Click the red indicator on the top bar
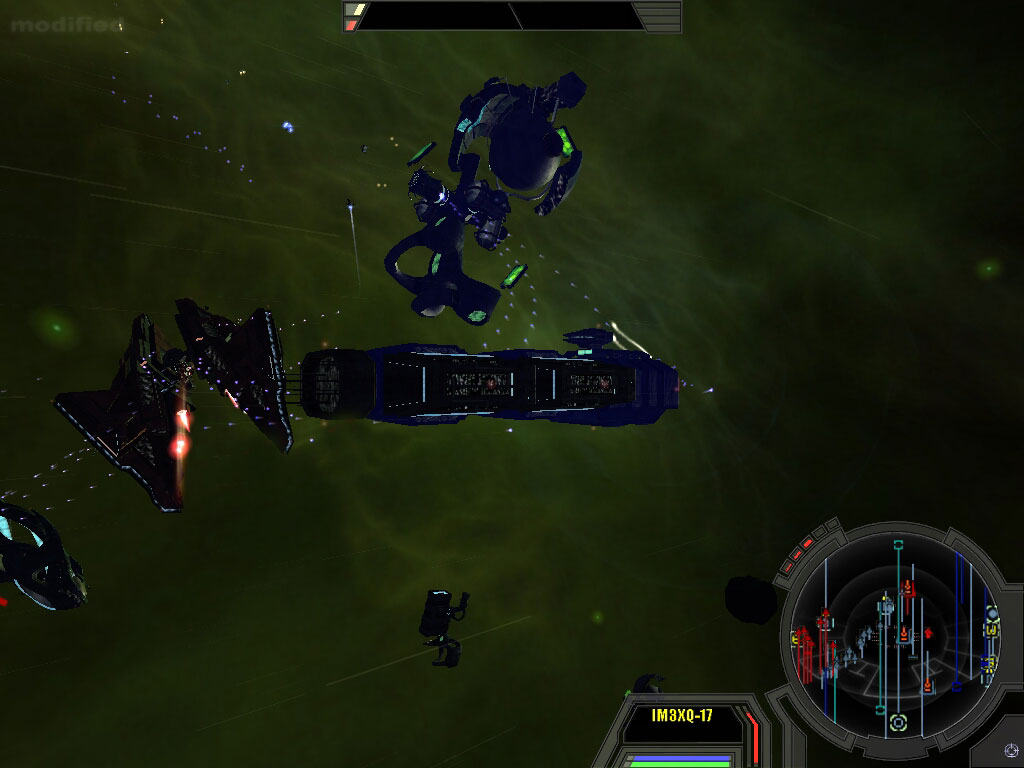Image resolution: width=1024 pixels, height=768 pixels. (x=351, y=25)
